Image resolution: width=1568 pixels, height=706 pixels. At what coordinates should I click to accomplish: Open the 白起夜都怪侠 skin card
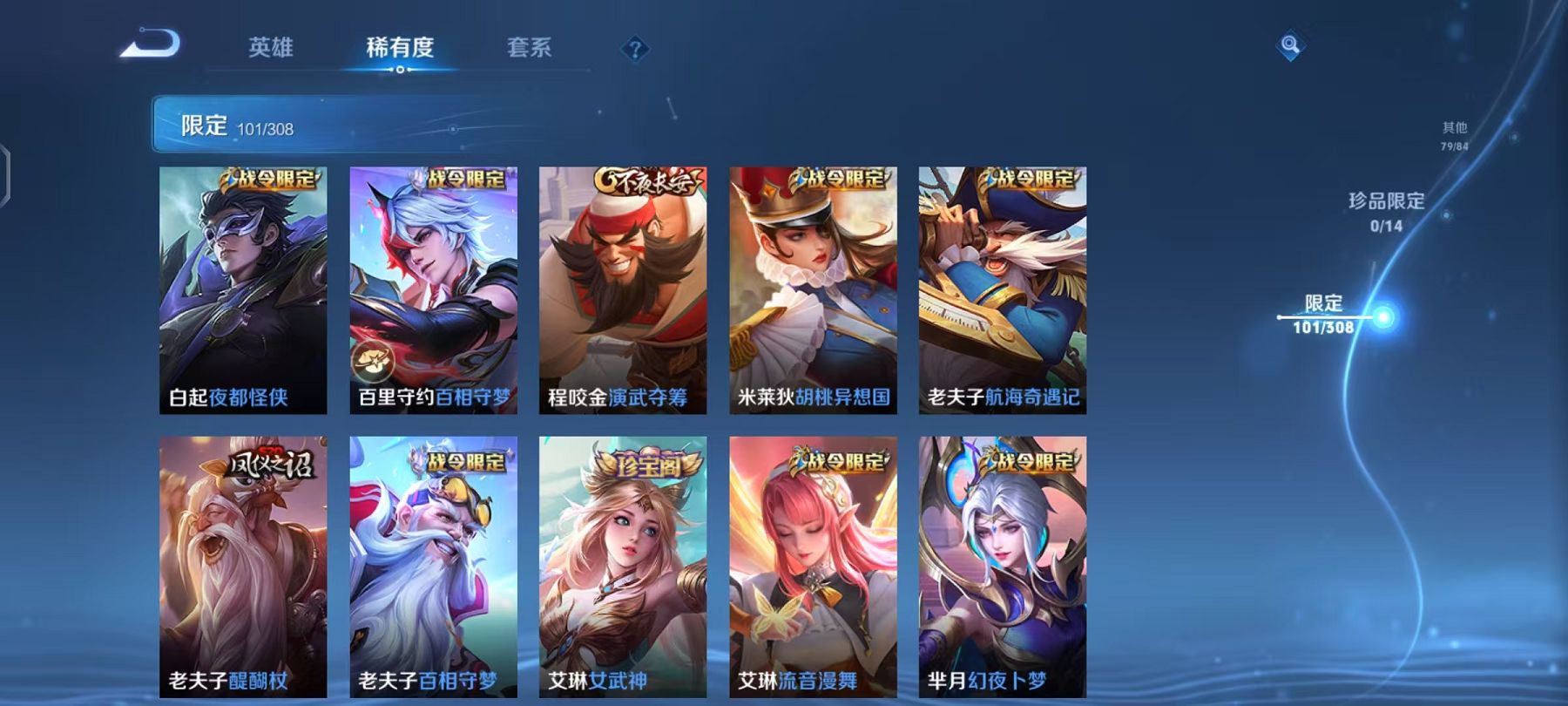point(240,288)
